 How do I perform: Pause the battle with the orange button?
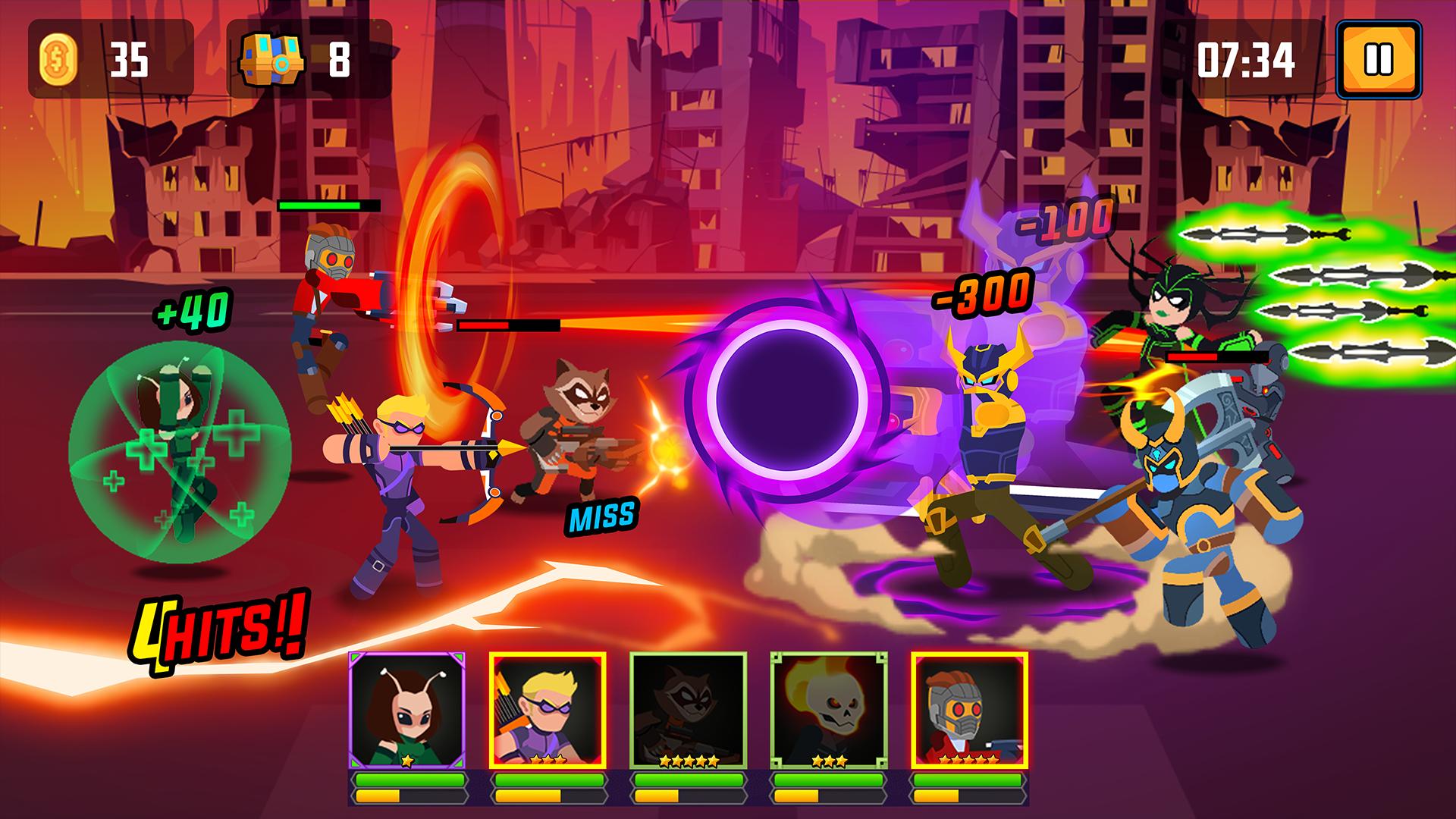coord(1377,61)
